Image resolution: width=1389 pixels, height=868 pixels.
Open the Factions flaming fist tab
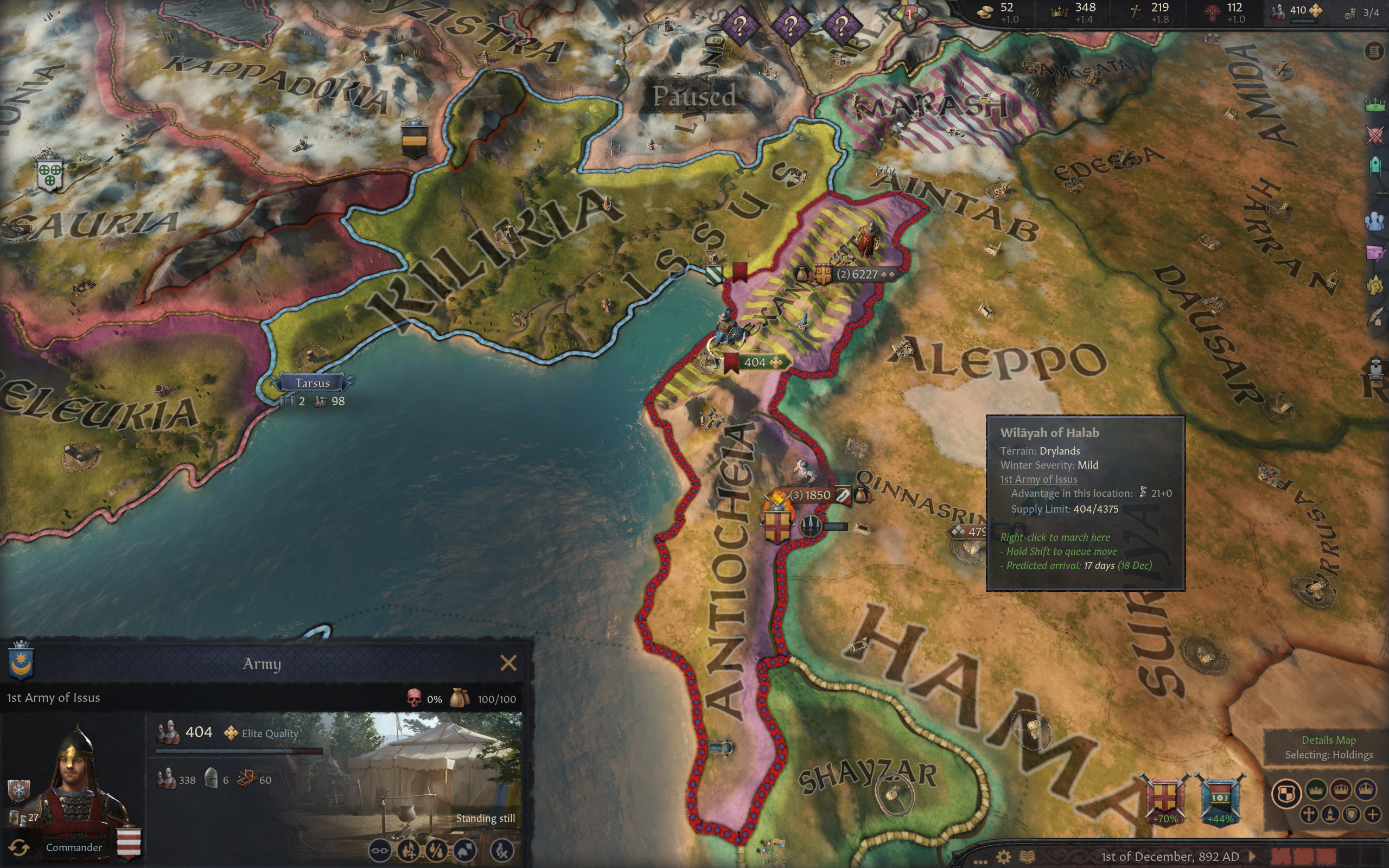pyautogui.click(x=1375, y=285)
